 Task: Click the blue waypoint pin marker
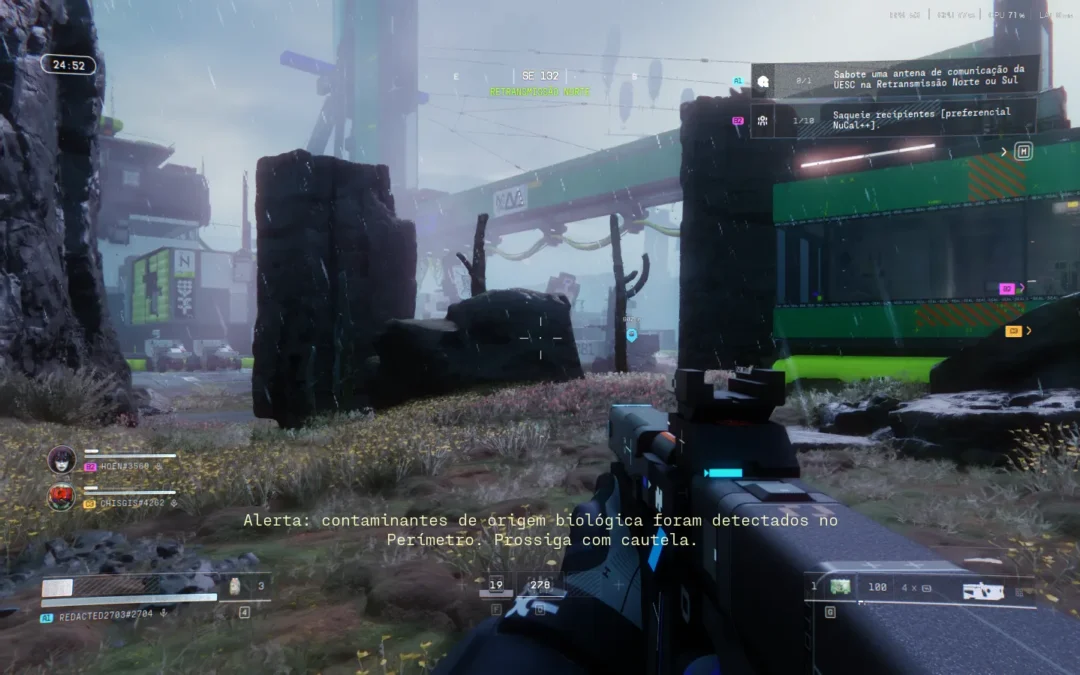[x=631, y=335]
